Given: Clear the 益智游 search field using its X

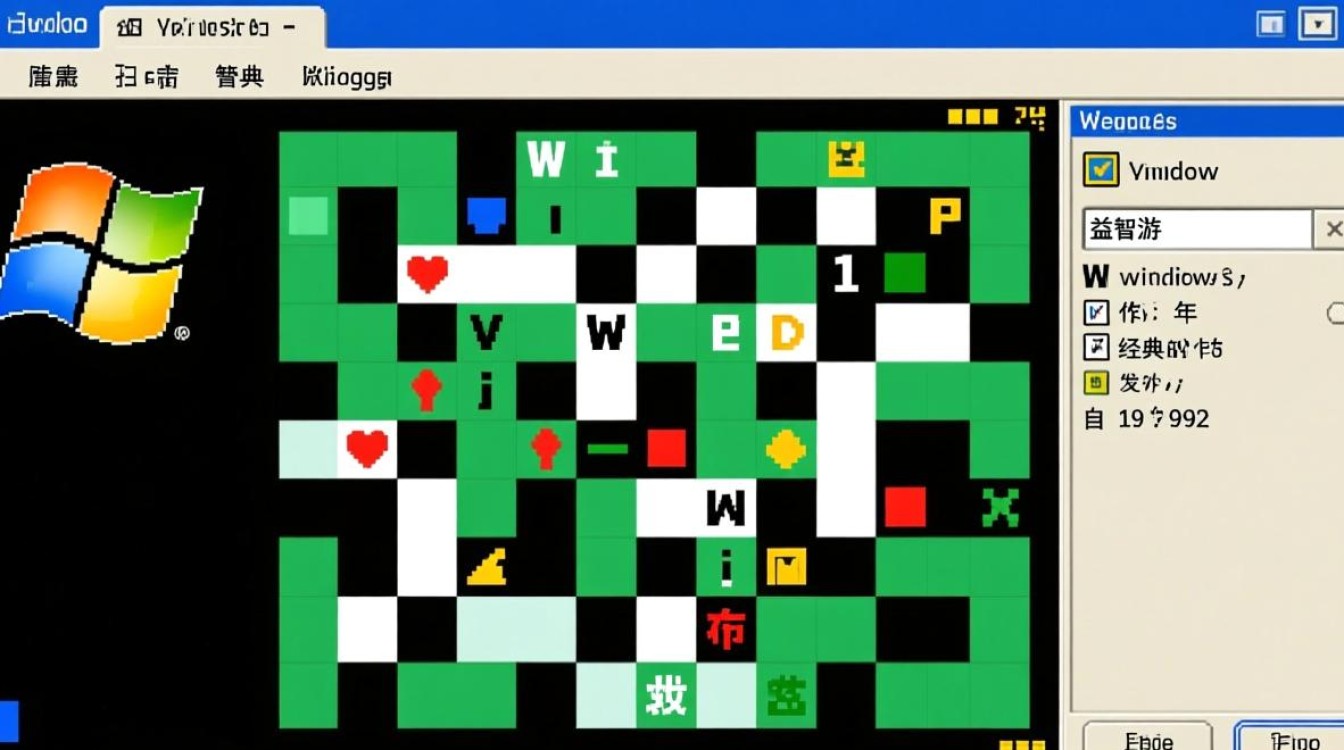Looking at the screenshot, I should pyautogui.click(x=1334, y=229).
